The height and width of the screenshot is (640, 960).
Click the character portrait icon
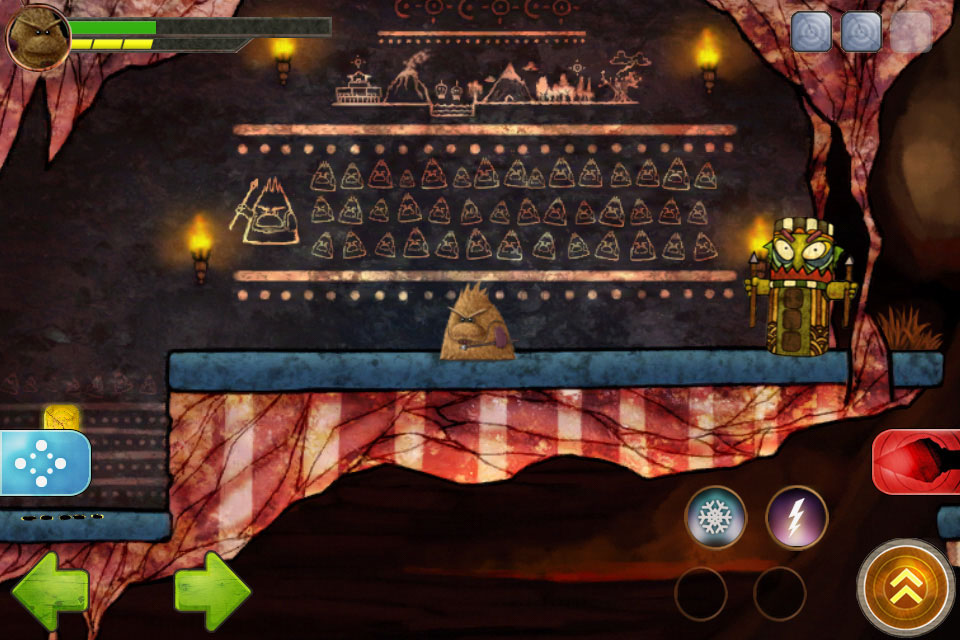pyautogui.click(x=37, y=38)
